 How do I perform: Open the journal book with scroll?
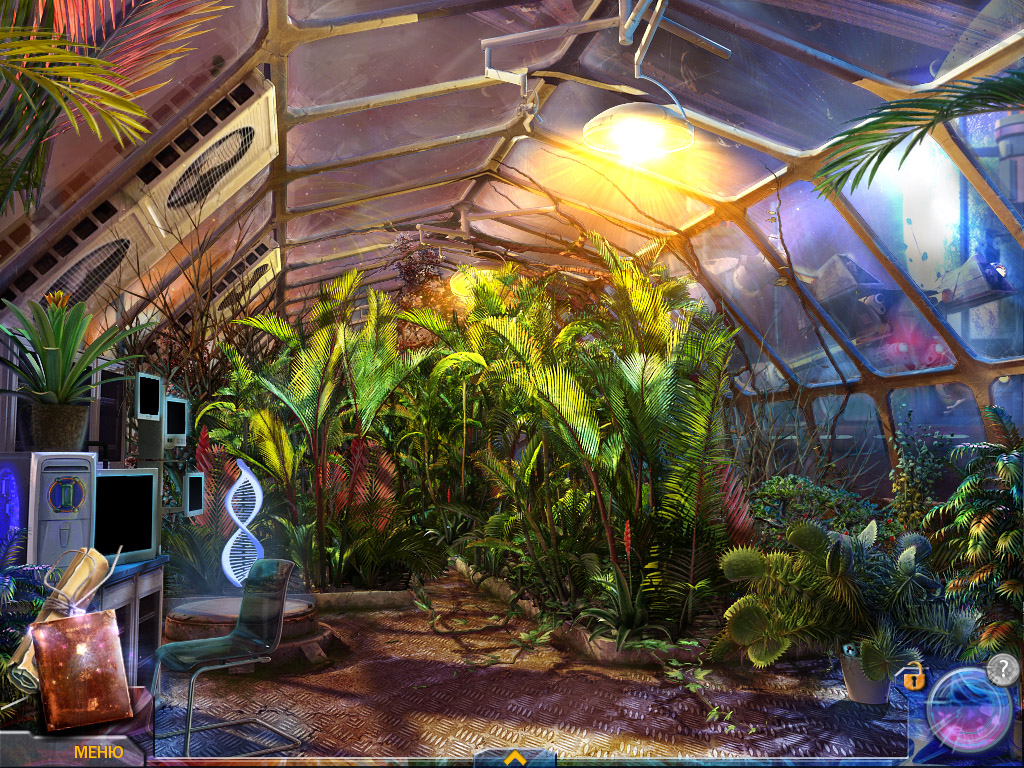pos(74,649)
